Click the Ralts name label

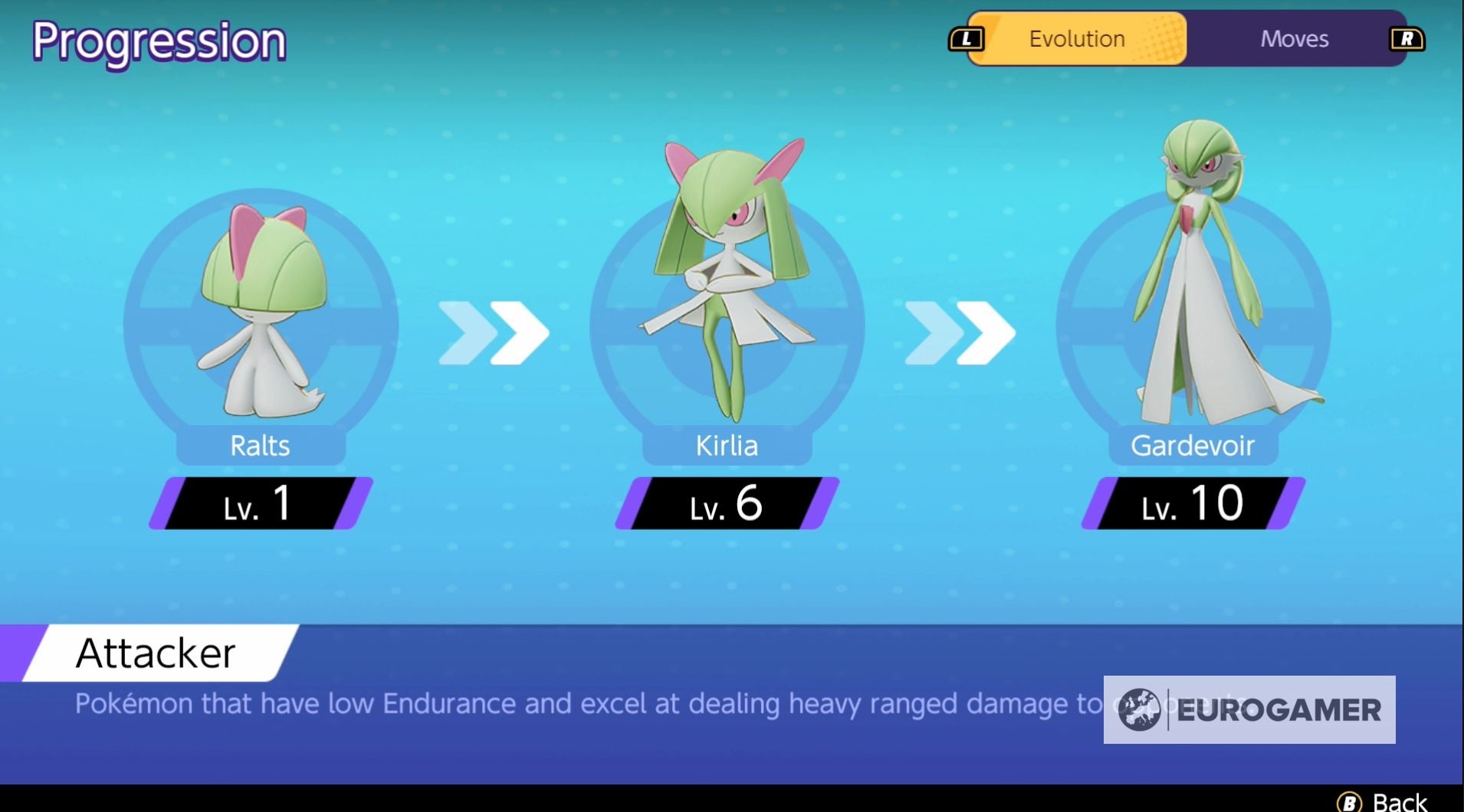click(x=261, y=446)
